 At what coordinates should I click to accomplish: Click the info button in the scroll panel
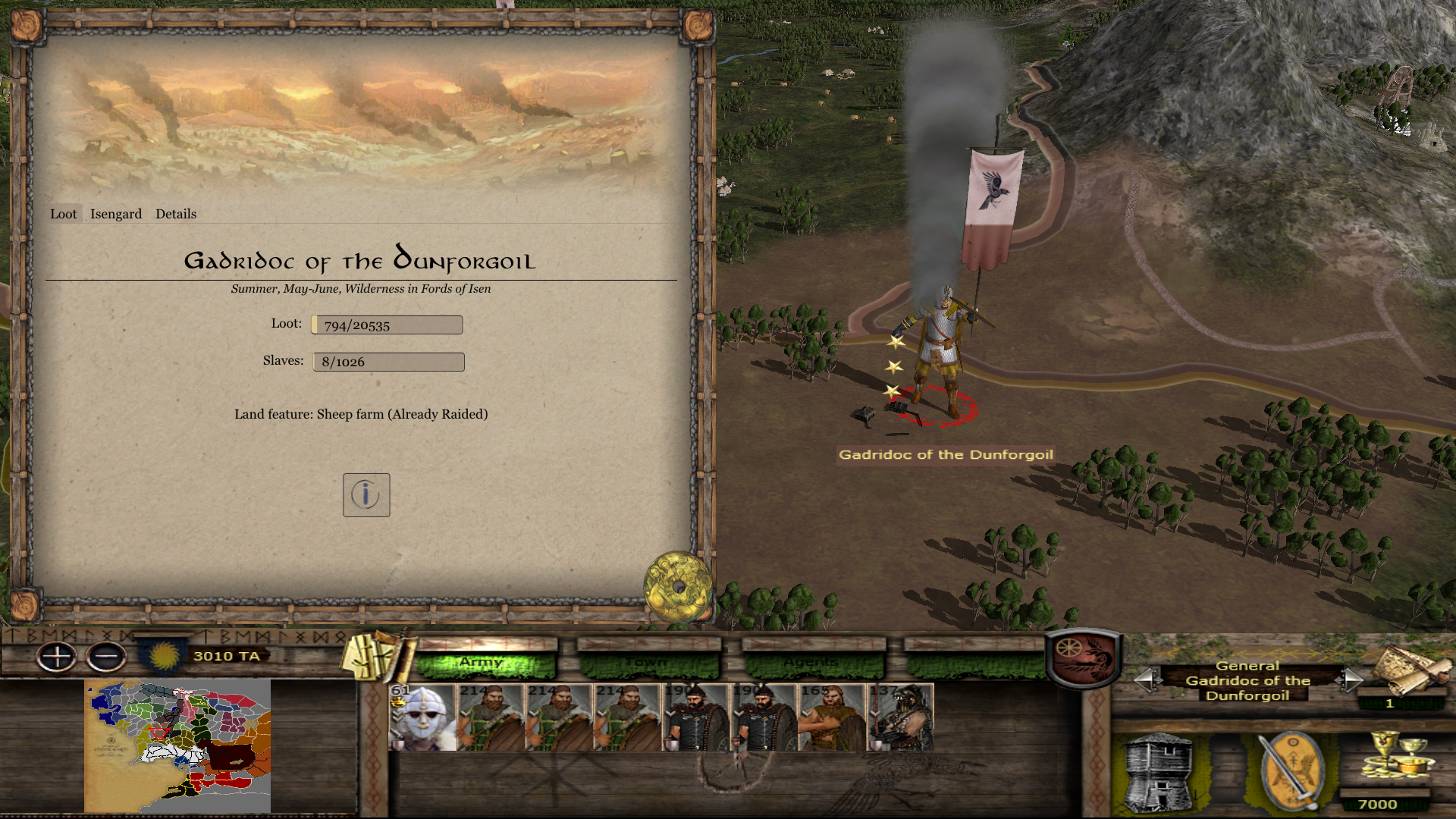[366, 495]
